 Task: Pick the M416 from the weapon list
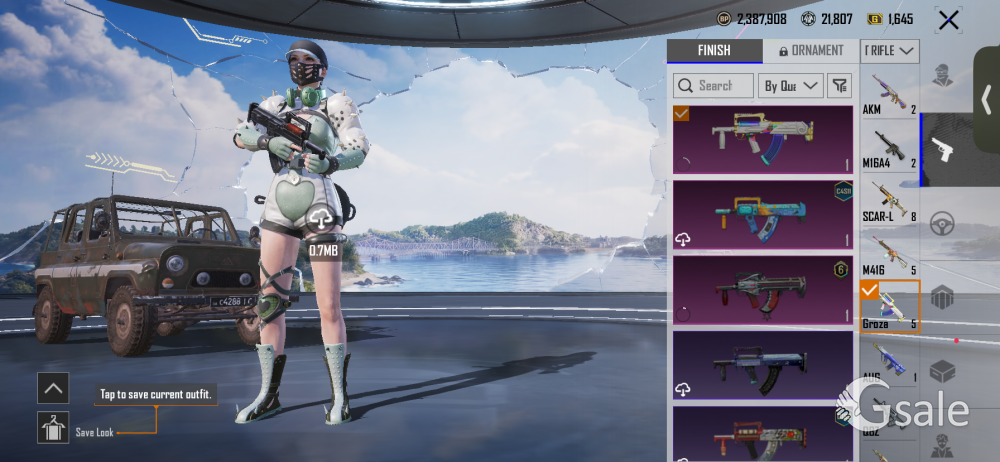(889, 254)
